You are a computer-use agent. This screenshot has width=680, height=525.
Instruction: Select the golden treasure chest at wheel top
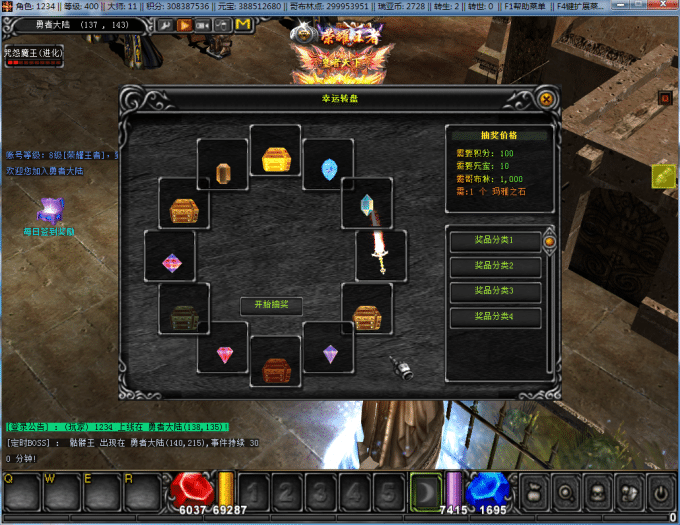275,158
